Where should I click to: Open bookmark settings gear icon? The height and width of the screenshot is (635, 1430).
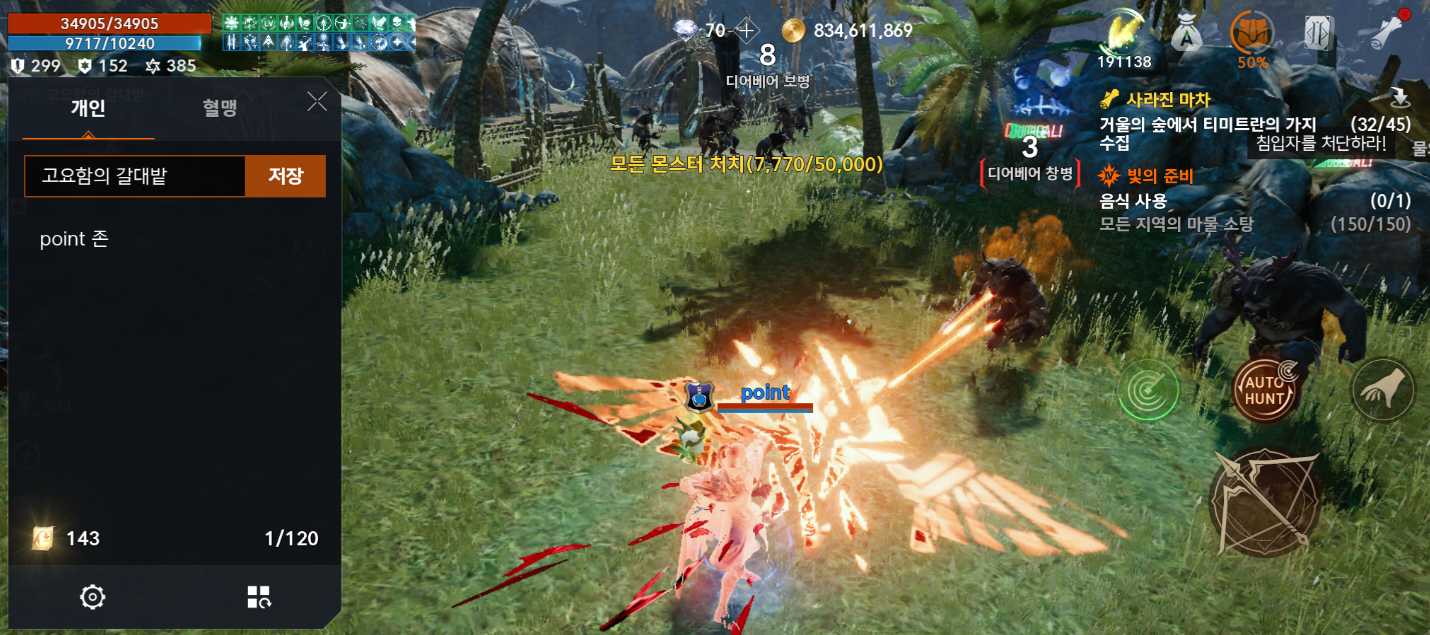click(x=93, y=597)
